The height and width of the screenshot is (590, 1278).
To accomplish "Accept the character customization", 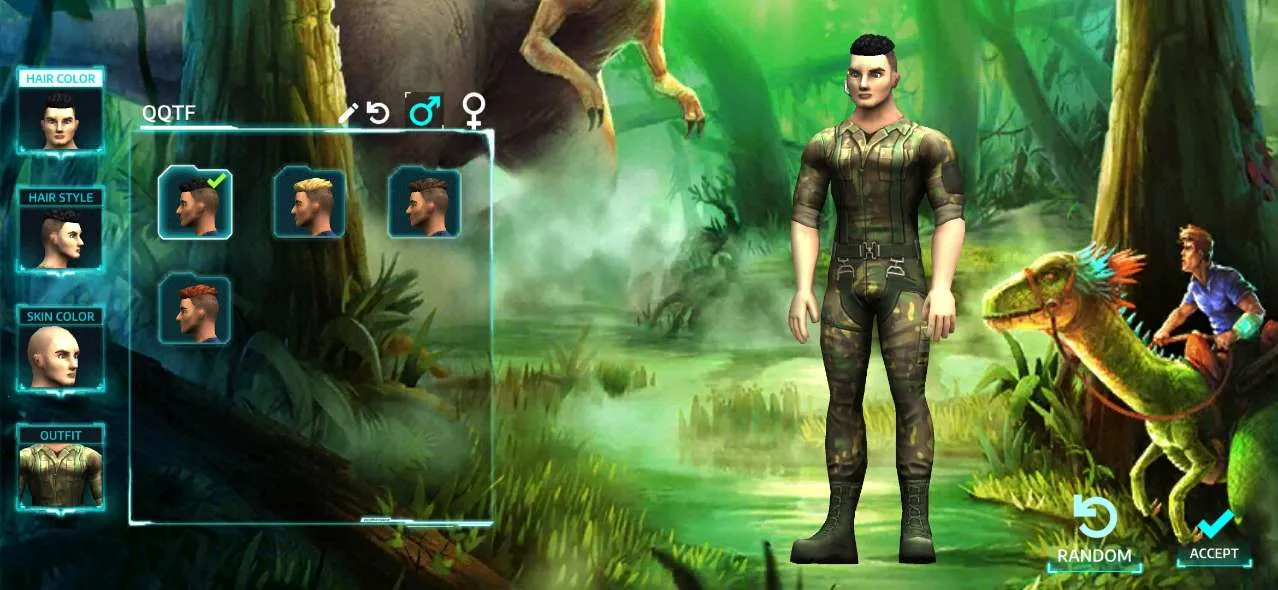I will point(1214,538).
